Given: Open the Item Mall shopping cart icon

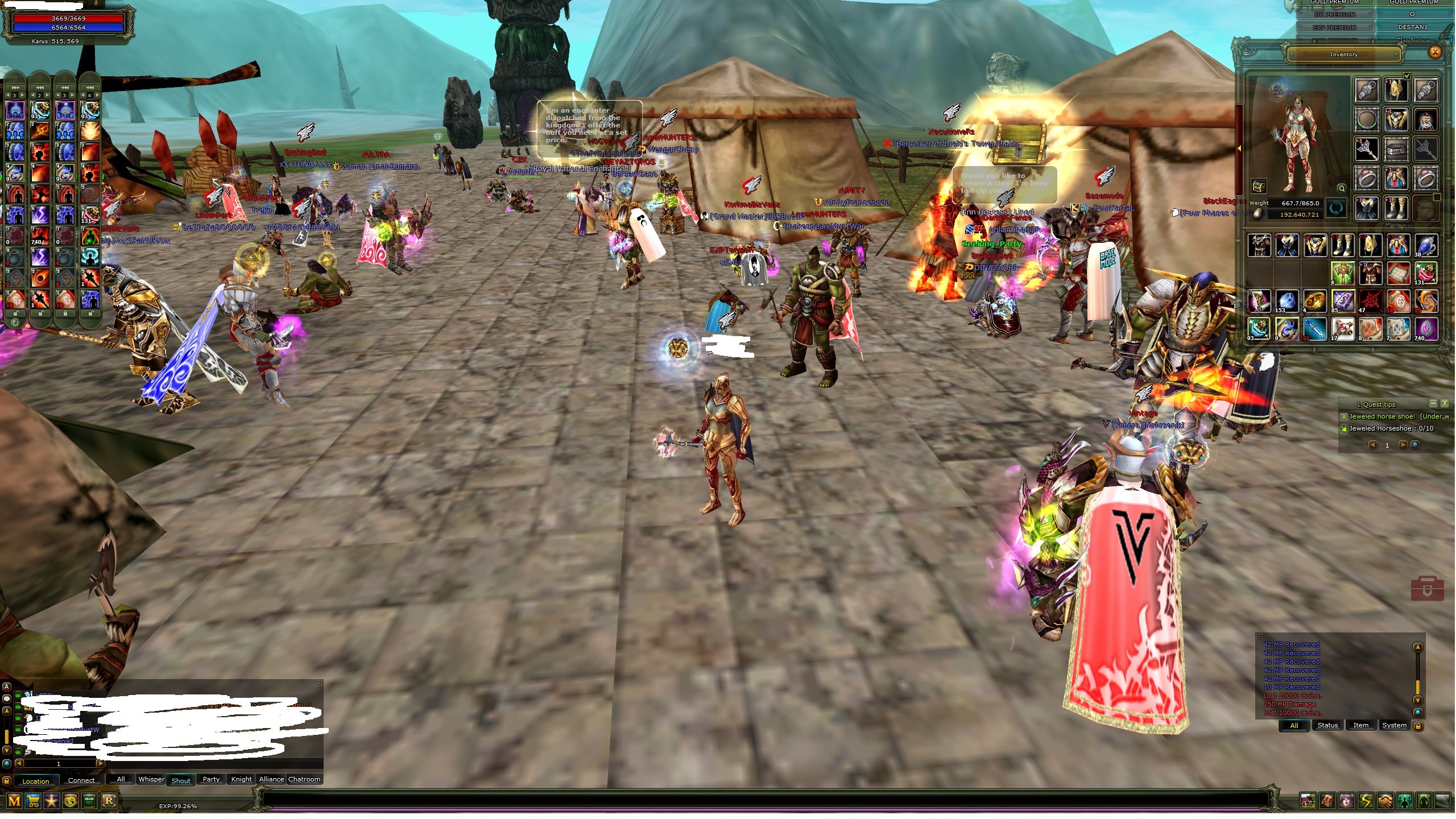Looking at the screenshot, I should pos(33,802).
